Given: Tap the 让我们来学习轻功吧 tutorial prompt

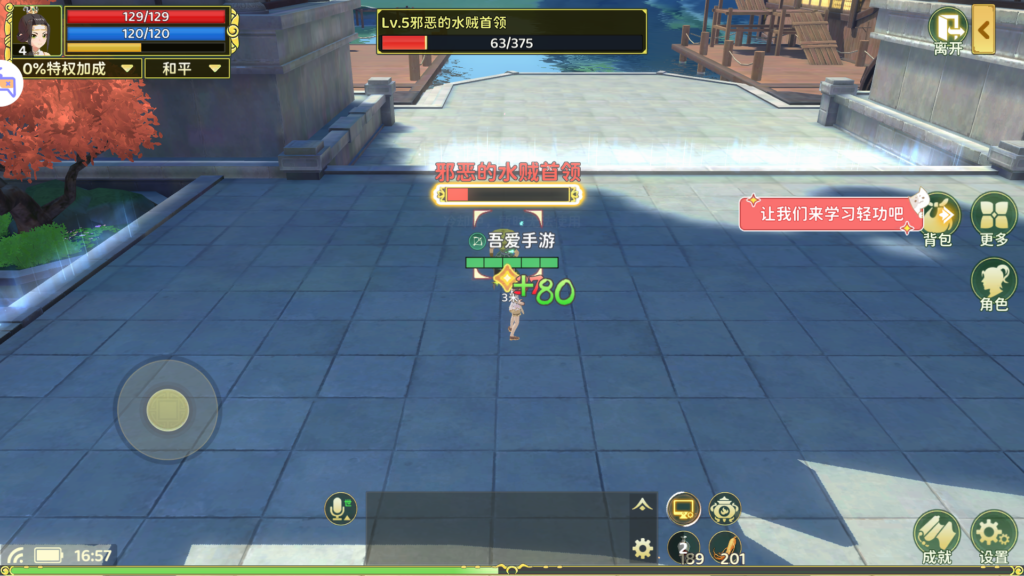Looking at the screenshot, I should tap(831, 214).
